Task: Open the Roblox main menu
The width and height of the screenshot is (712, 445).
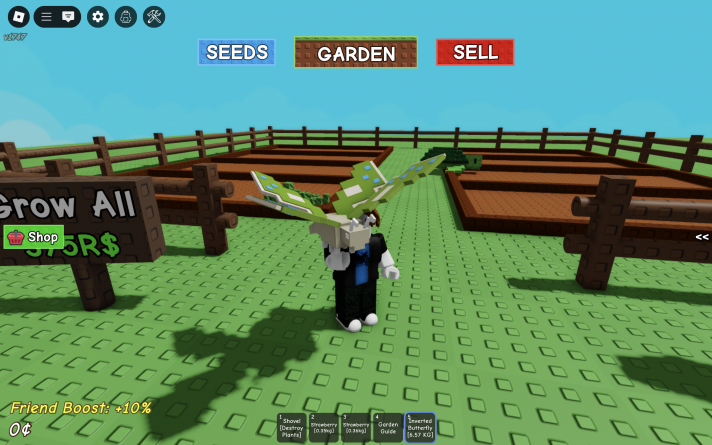Action: [18, 16]
